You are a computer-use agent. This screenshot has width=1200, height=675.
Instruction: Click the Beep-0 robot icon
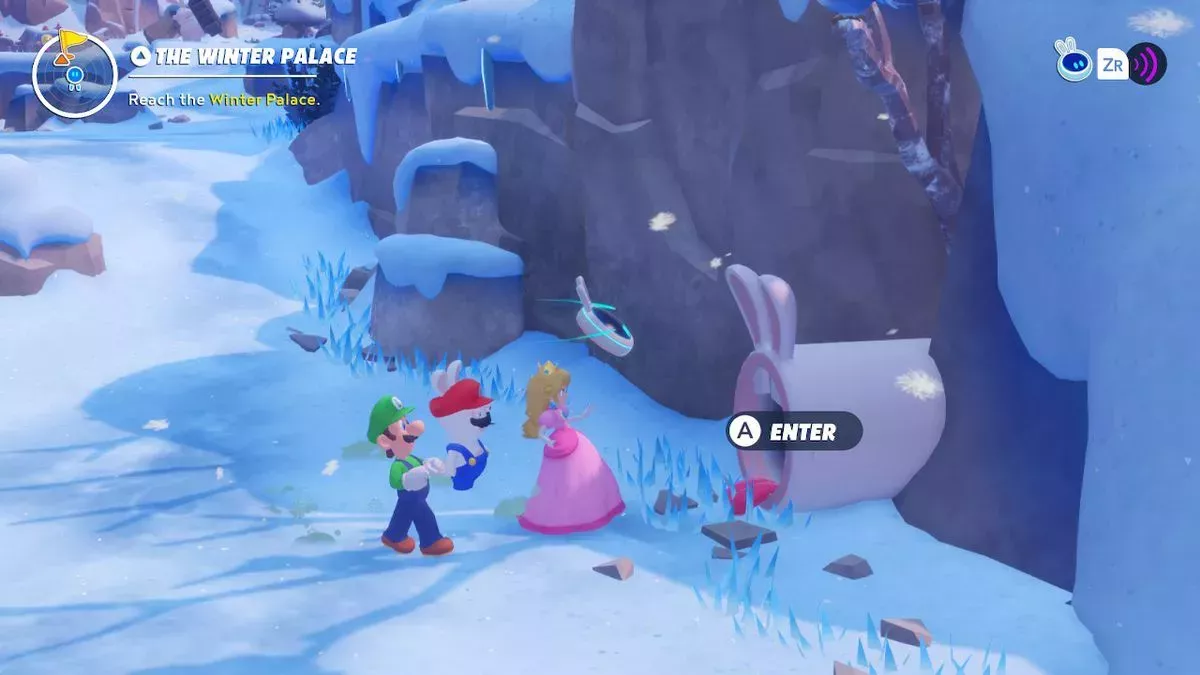click(1073, 62)
